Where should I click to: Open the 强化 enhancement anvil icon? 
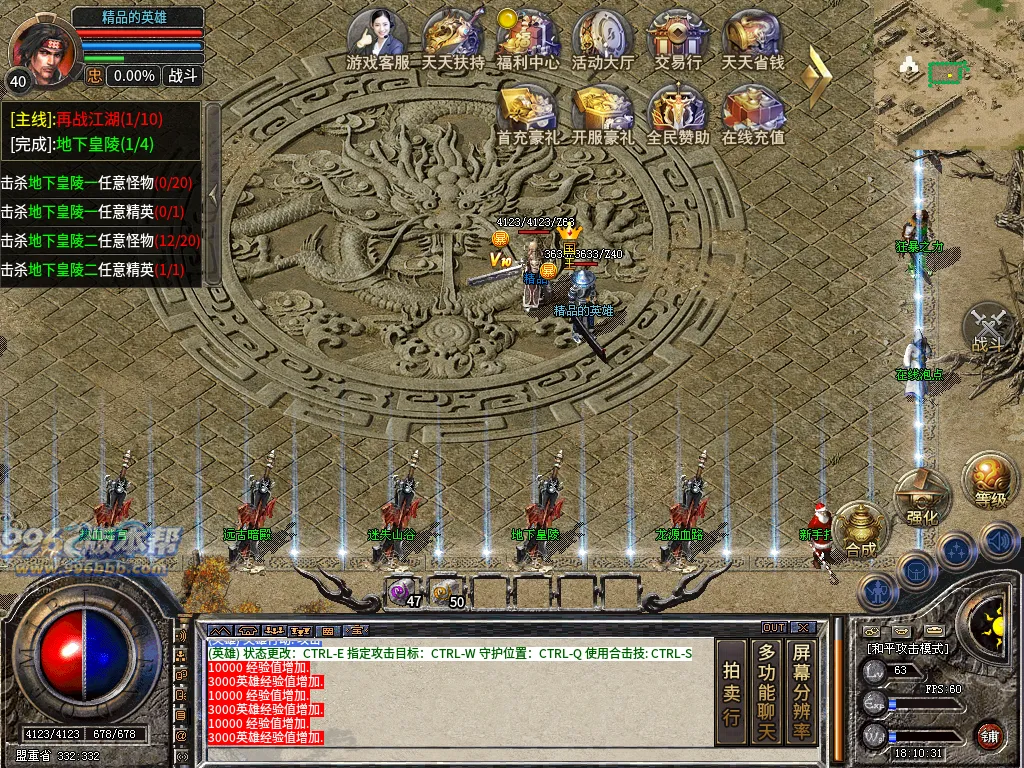[921, 499]
